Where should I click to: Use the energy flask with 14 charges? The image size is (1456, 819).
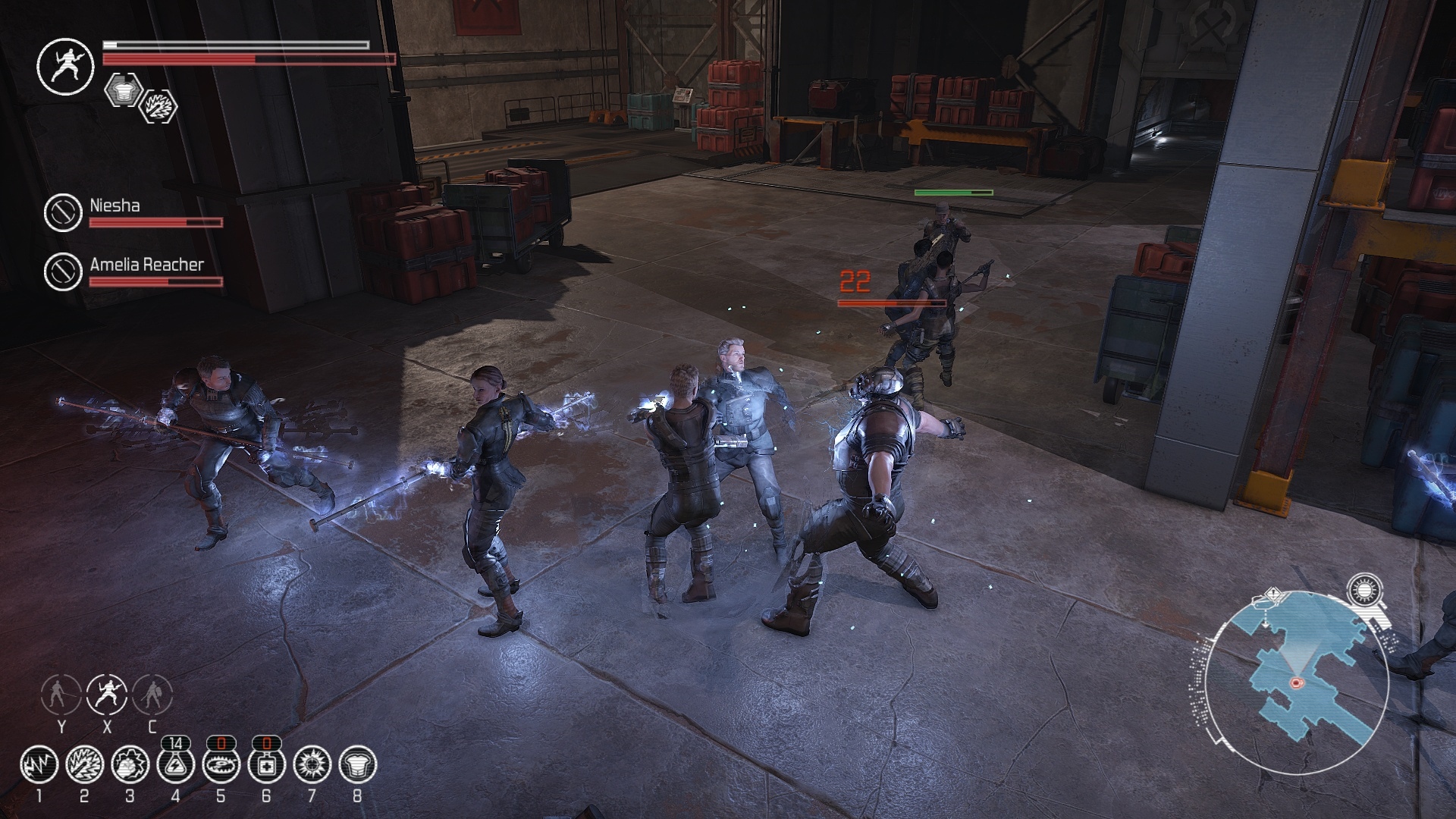(x=175, y=765)
